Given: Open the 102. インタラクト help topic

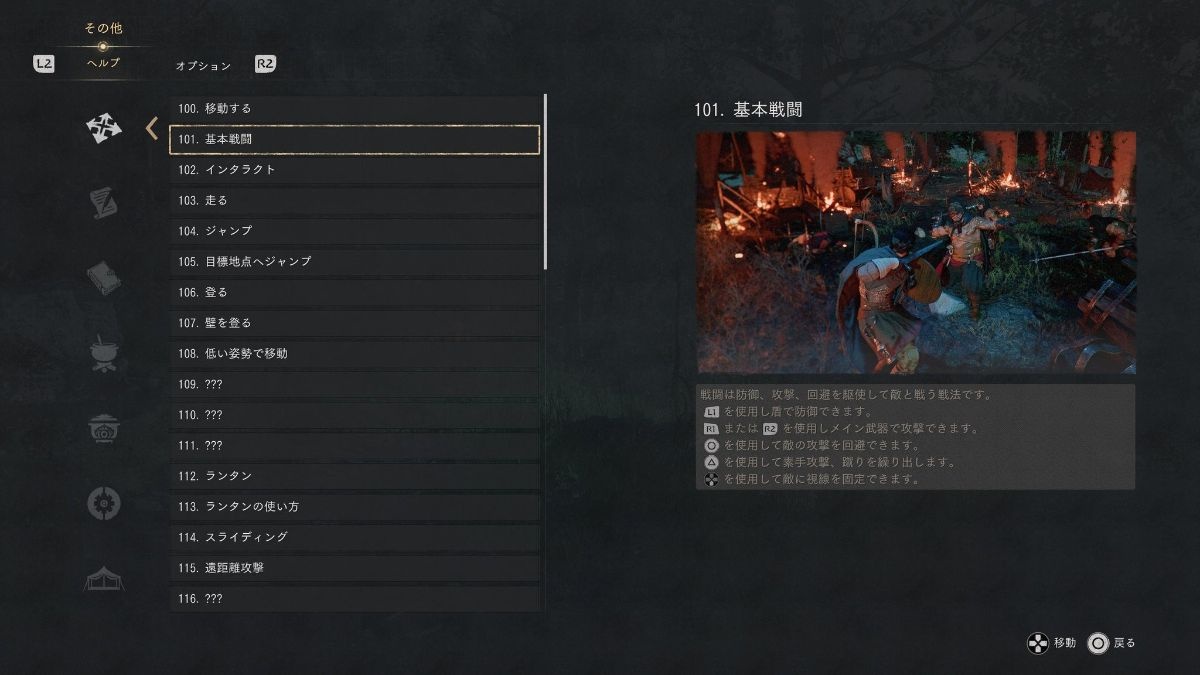Looking at the screenshot, I should (x=354, y=170).
